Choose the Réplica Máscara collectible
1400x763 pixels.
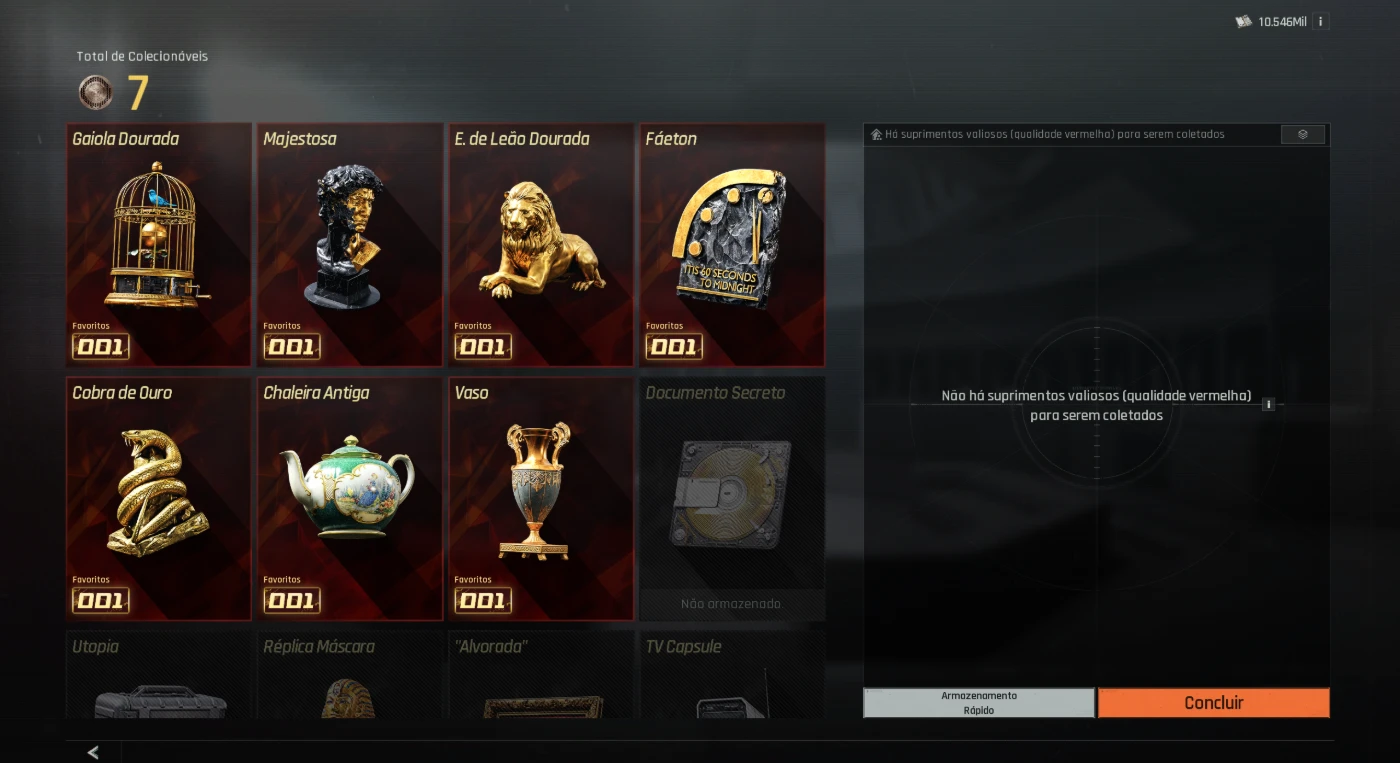tap(350, 675)
